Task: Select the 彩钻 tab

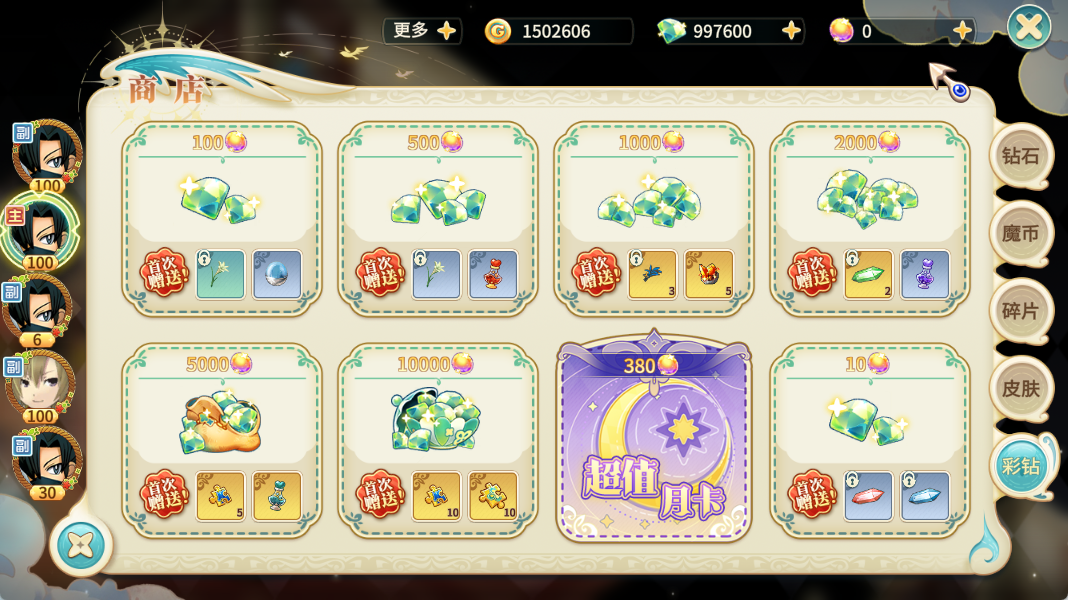Action: 1022,466
